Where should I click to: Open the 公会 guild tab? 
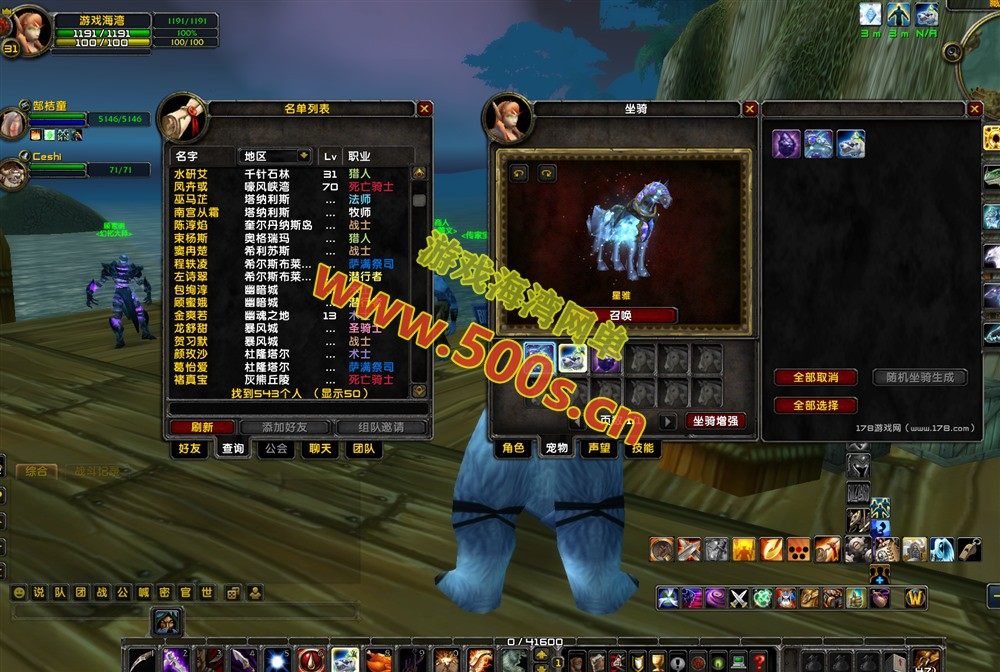275,449
